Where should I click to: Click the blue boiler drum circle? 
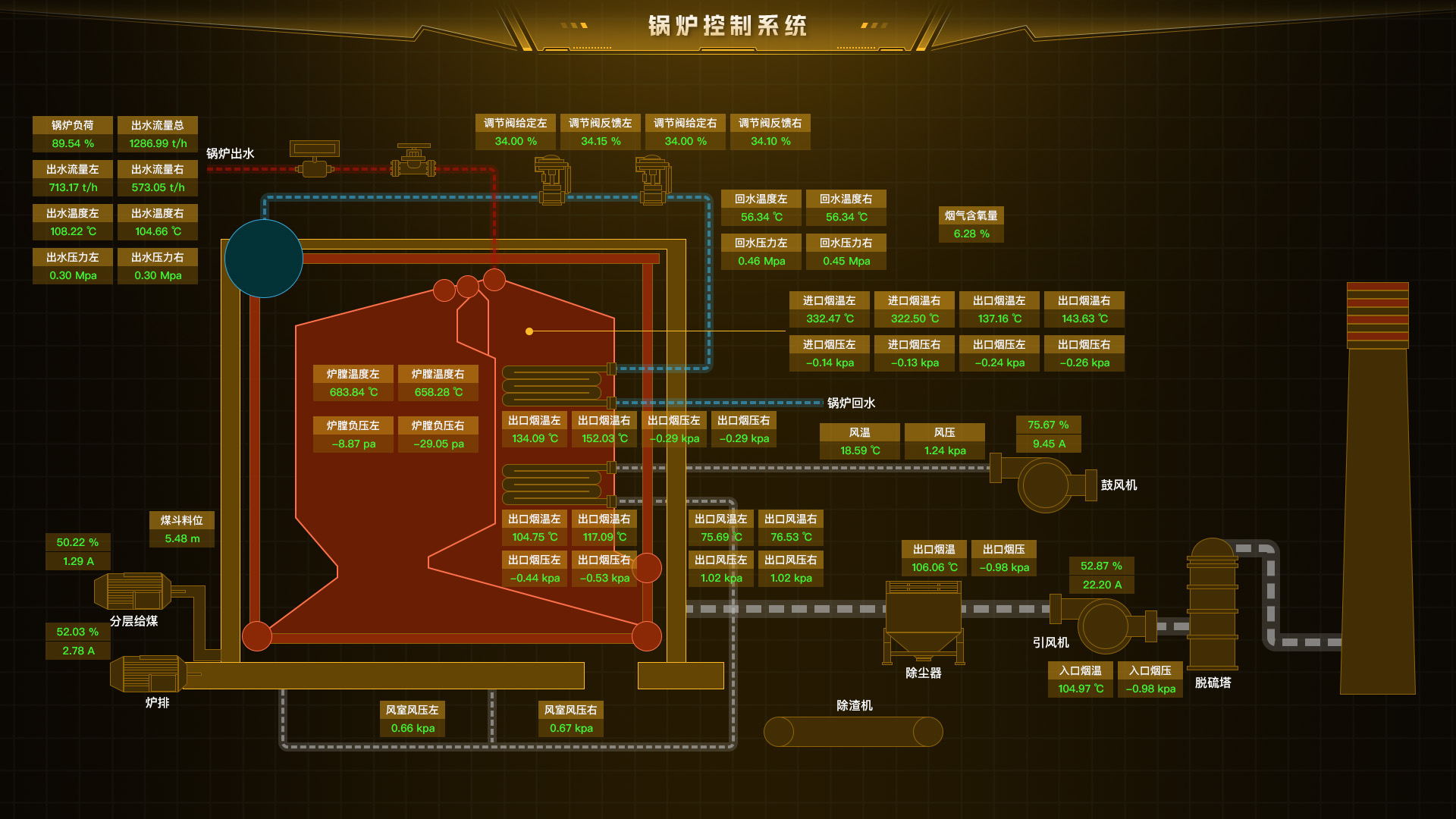[x=264, y=258]
